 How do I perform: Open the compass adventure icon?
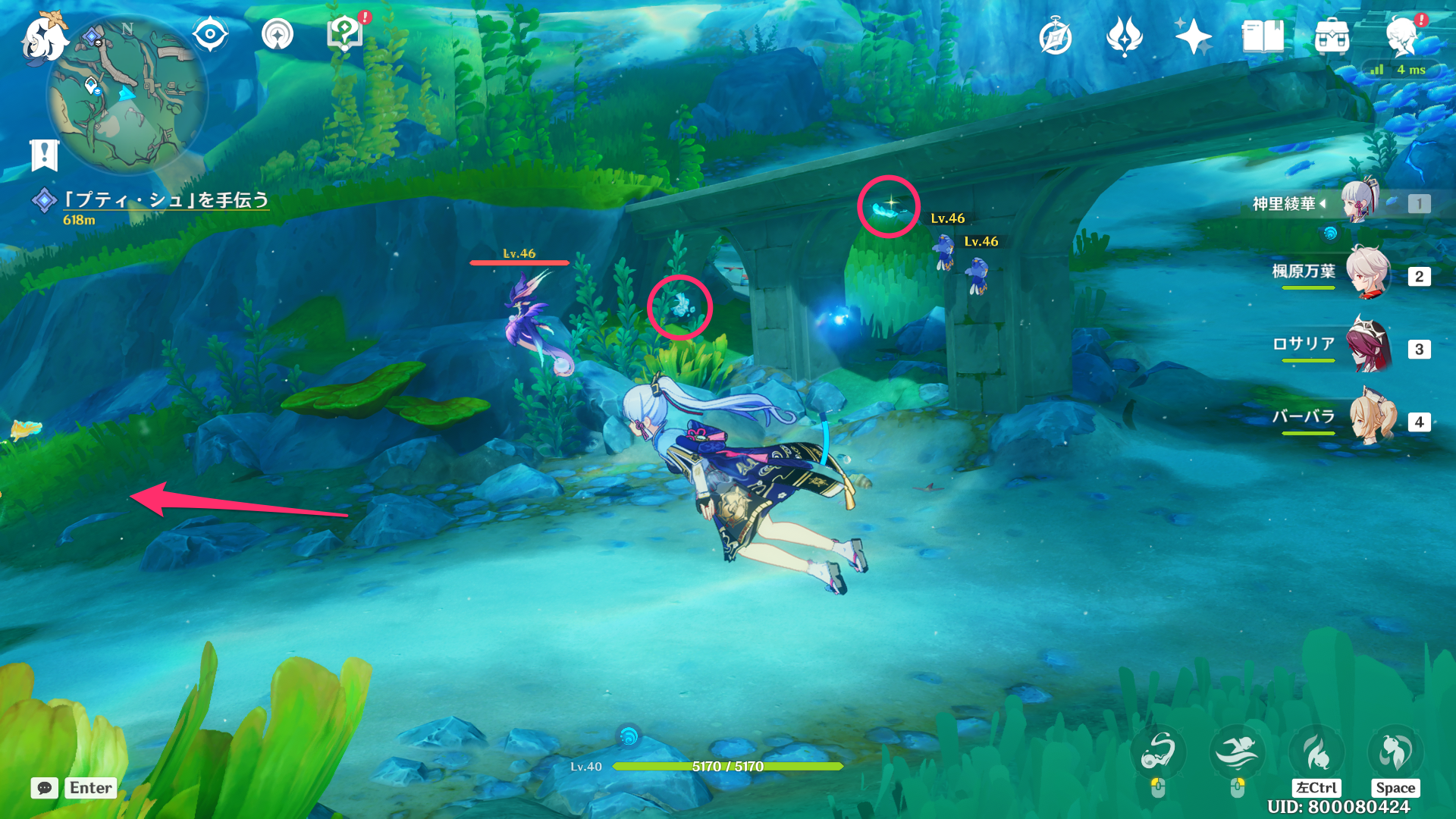coord(1056,37)
